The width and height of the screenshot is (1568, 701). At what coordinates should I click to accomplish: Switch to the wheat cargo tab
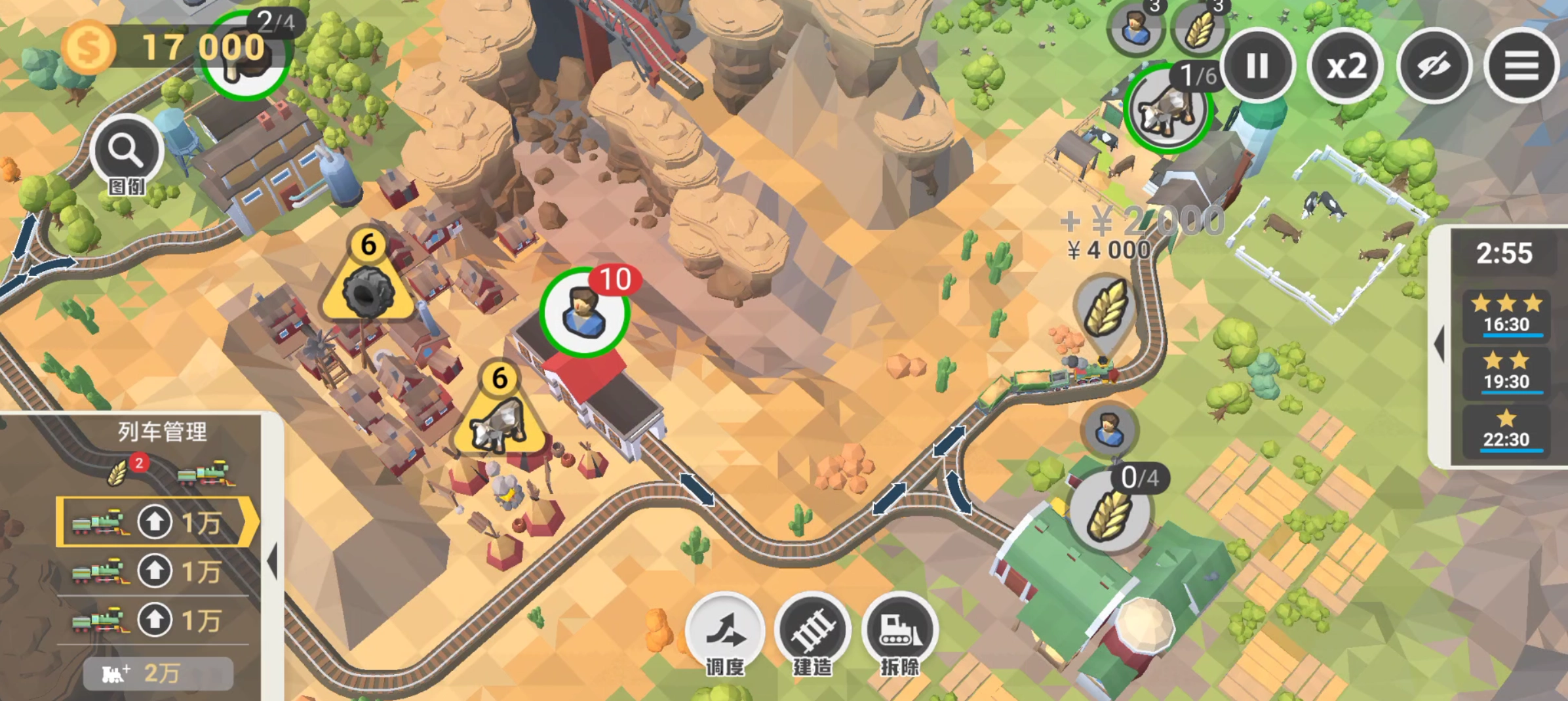tap(119, 472)
